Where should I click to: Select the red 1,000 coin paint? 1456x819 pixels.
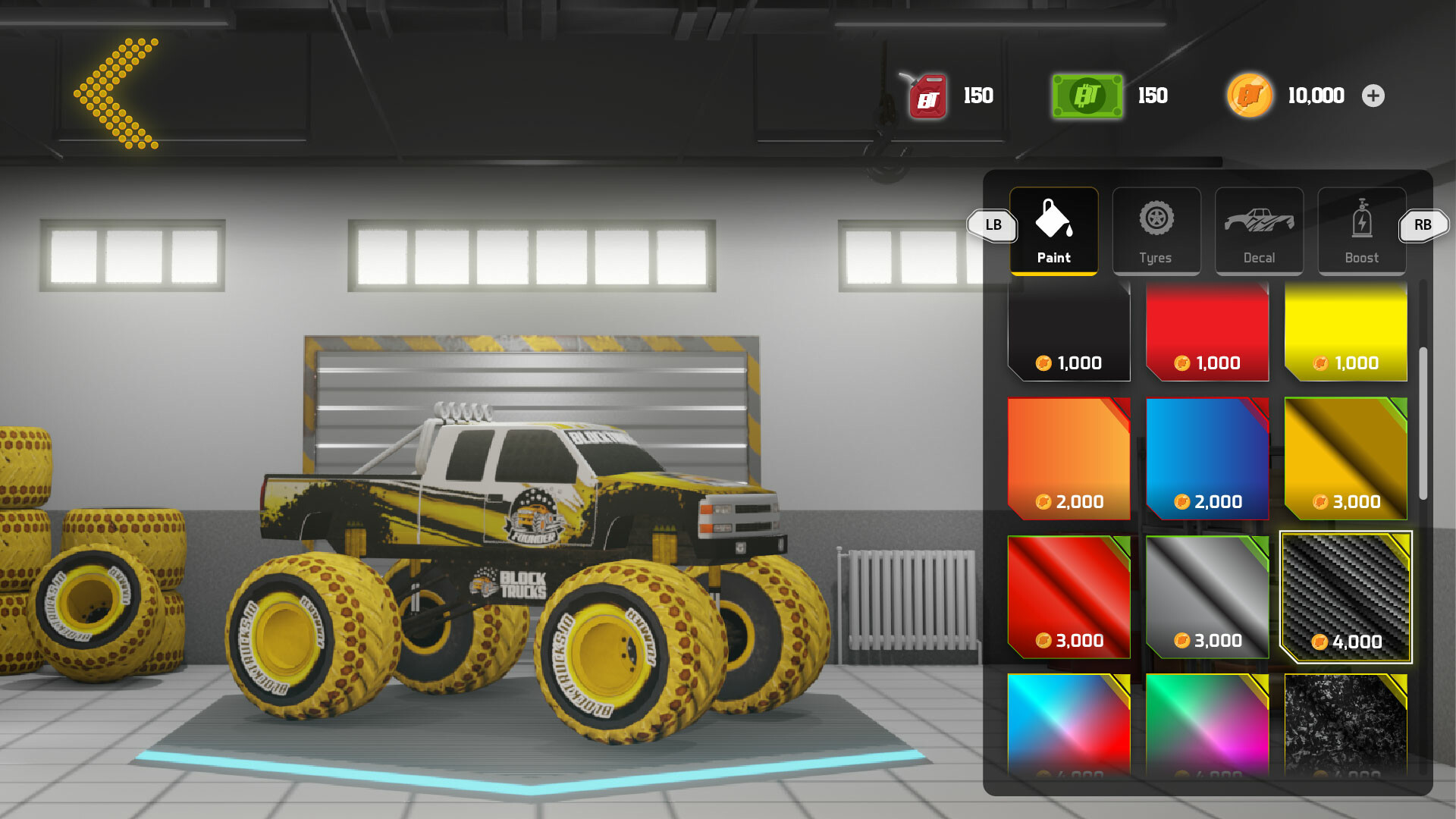[x=1207, y=330]
